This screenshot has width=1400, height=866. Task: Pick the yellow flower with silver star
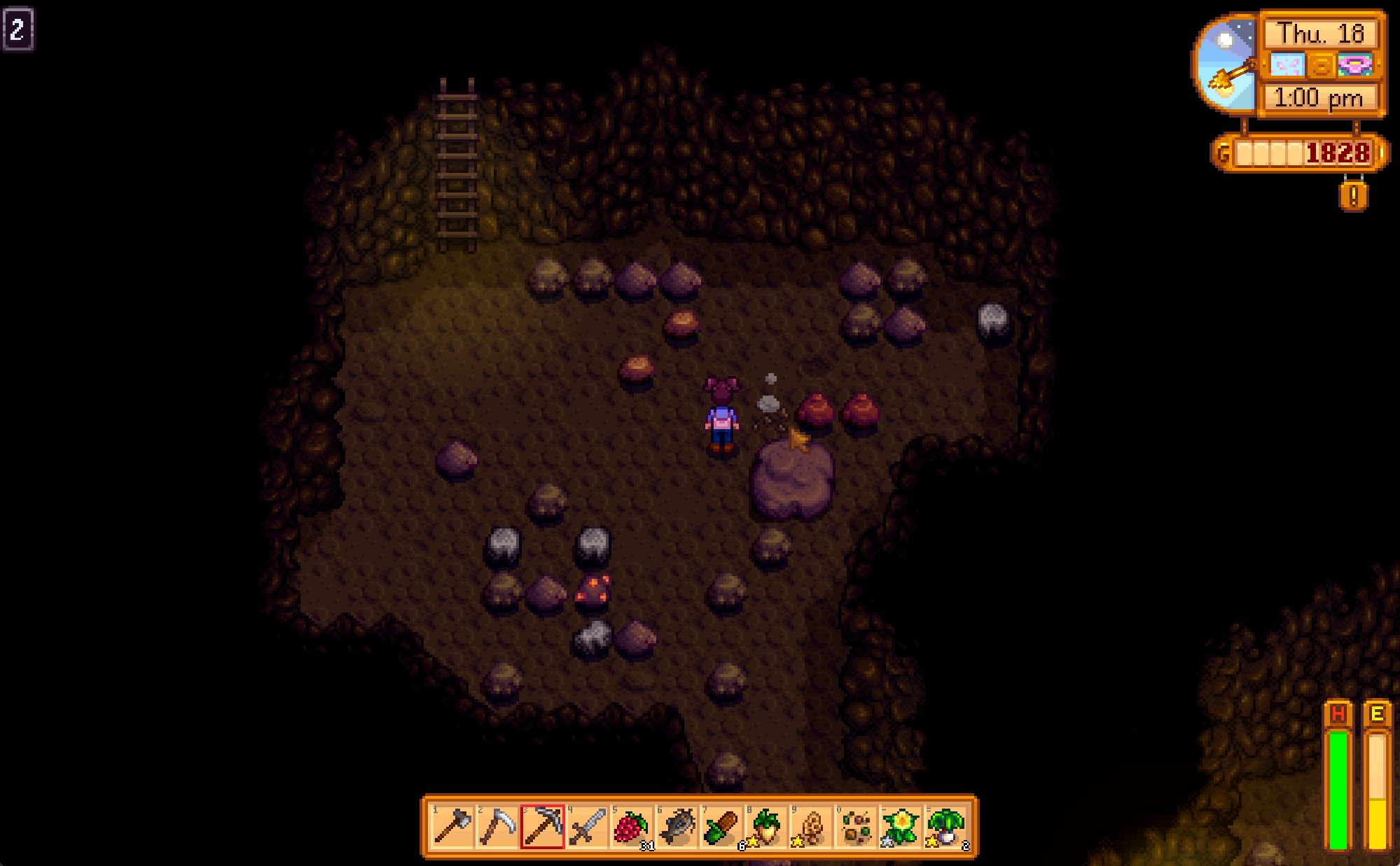pos(901,827)
